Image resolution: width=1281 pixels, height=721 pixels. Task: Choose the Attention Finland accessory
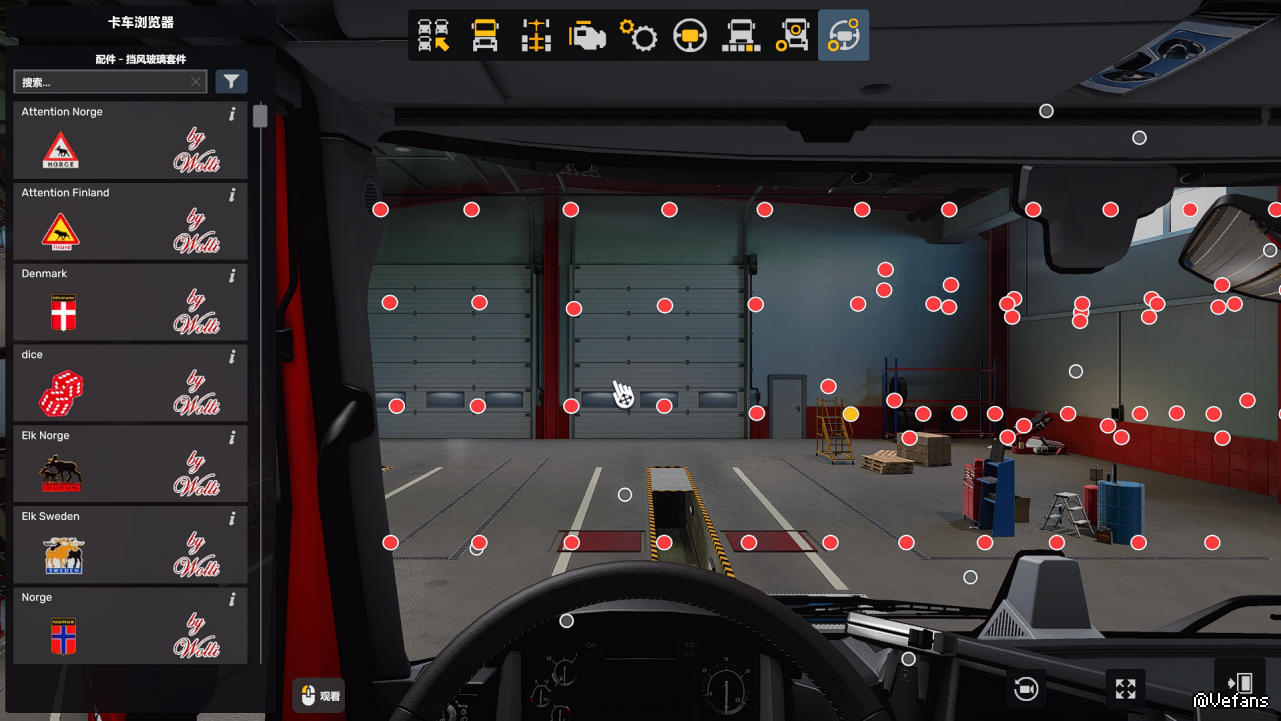pyautogui.click(x=130, y=222)
